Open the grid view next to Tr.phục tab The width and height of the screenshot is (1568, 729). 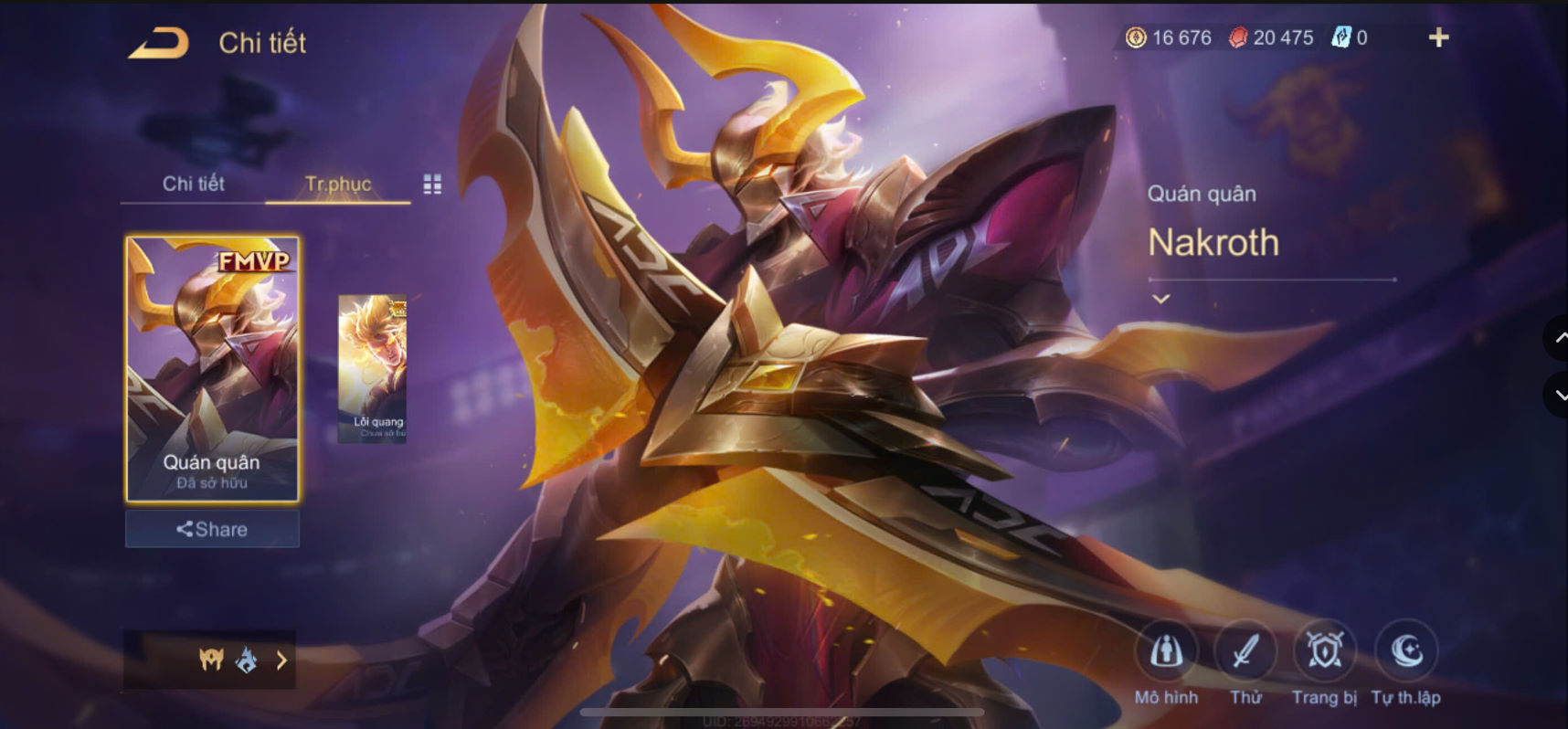tap(432, 184)
